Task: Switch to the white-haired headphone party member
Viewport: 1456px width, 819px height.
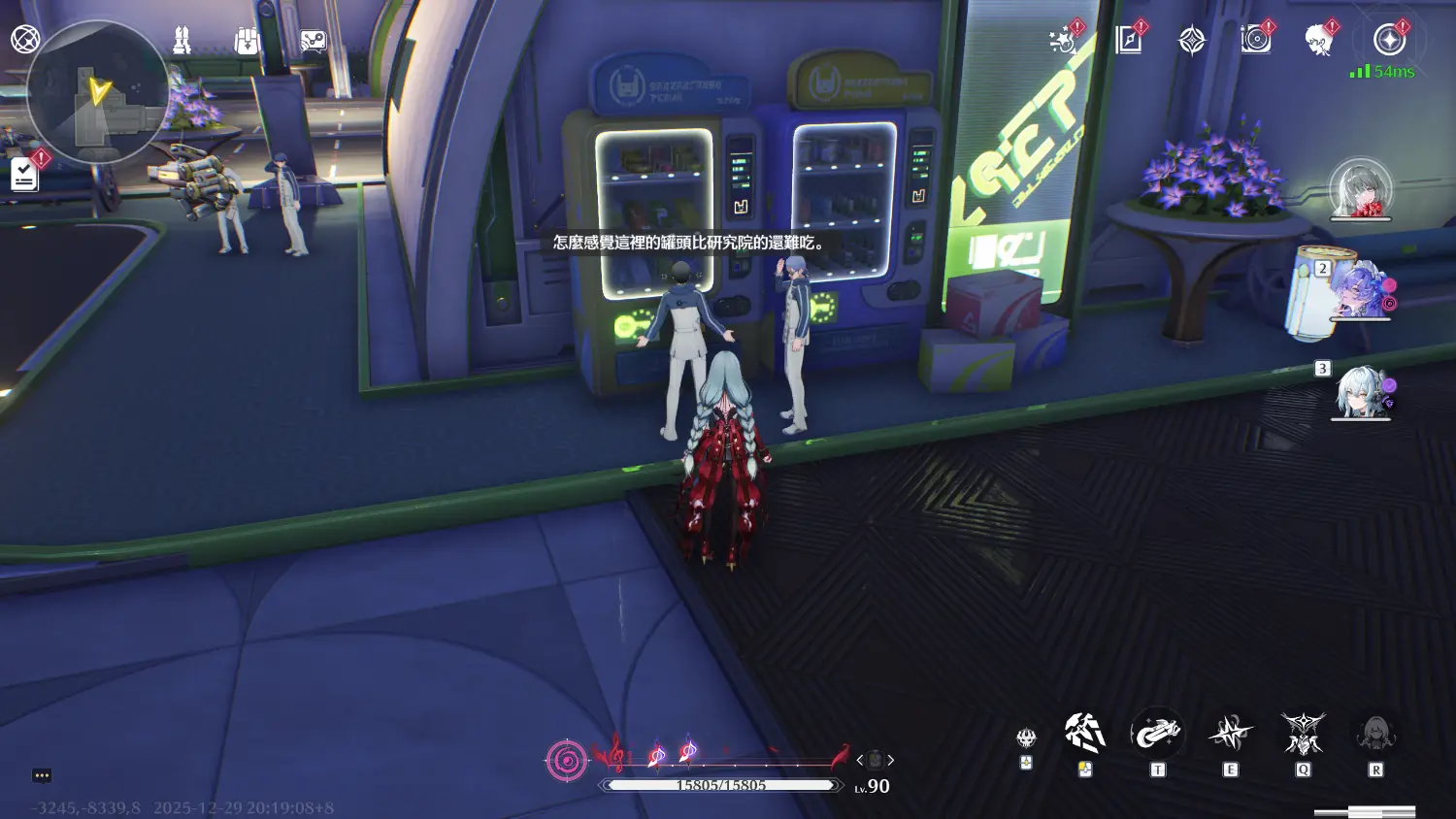Action: [x=1360, y=391]
